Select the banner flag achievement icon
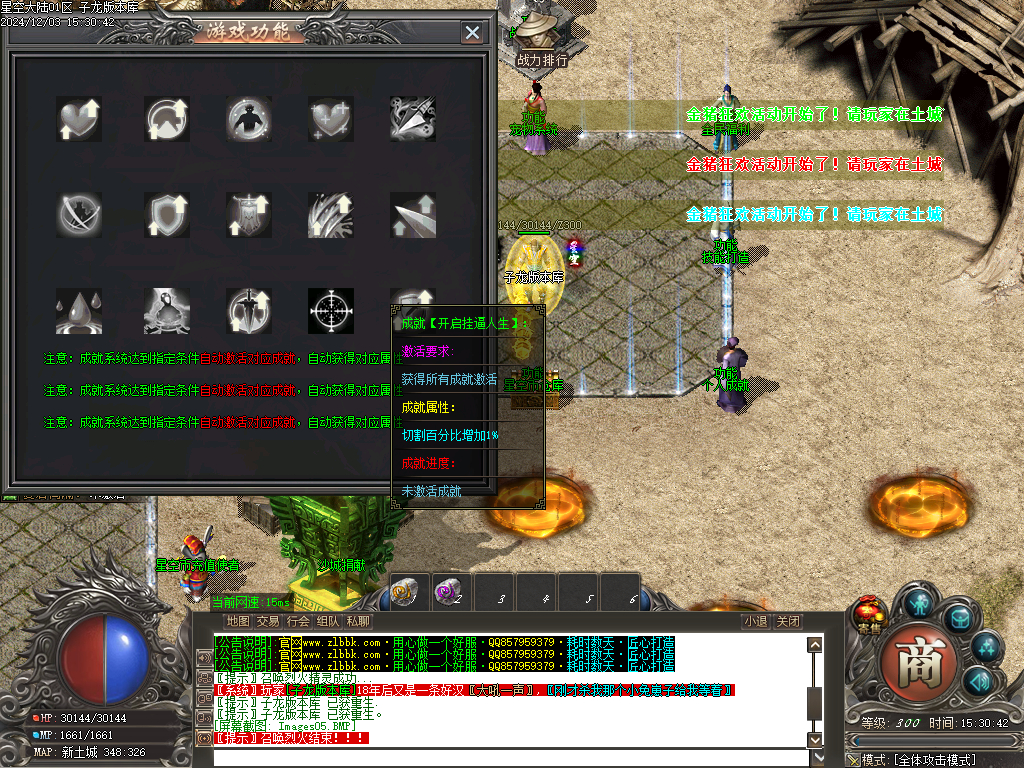 247,214
